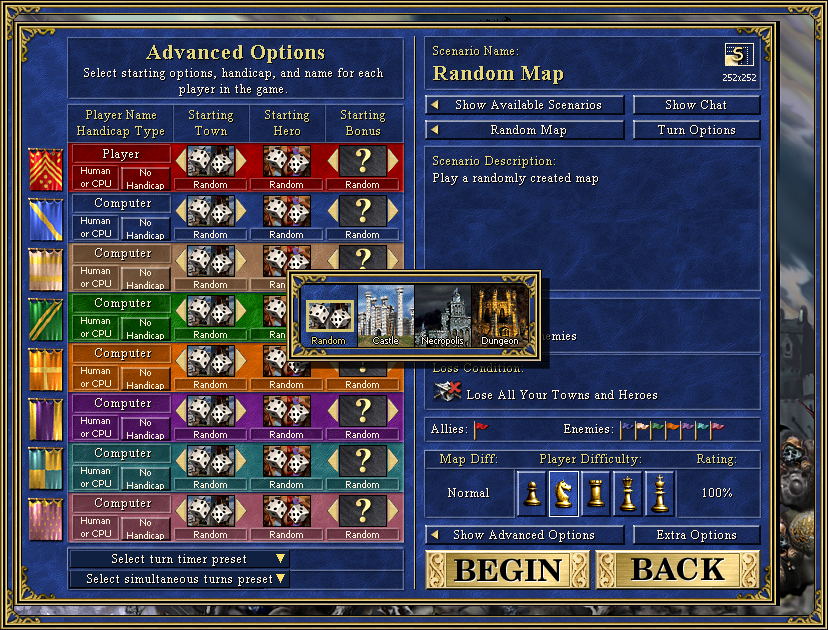Select the knight difficulty level
Viewport: 828px width, 630px height.
[564, 493]
